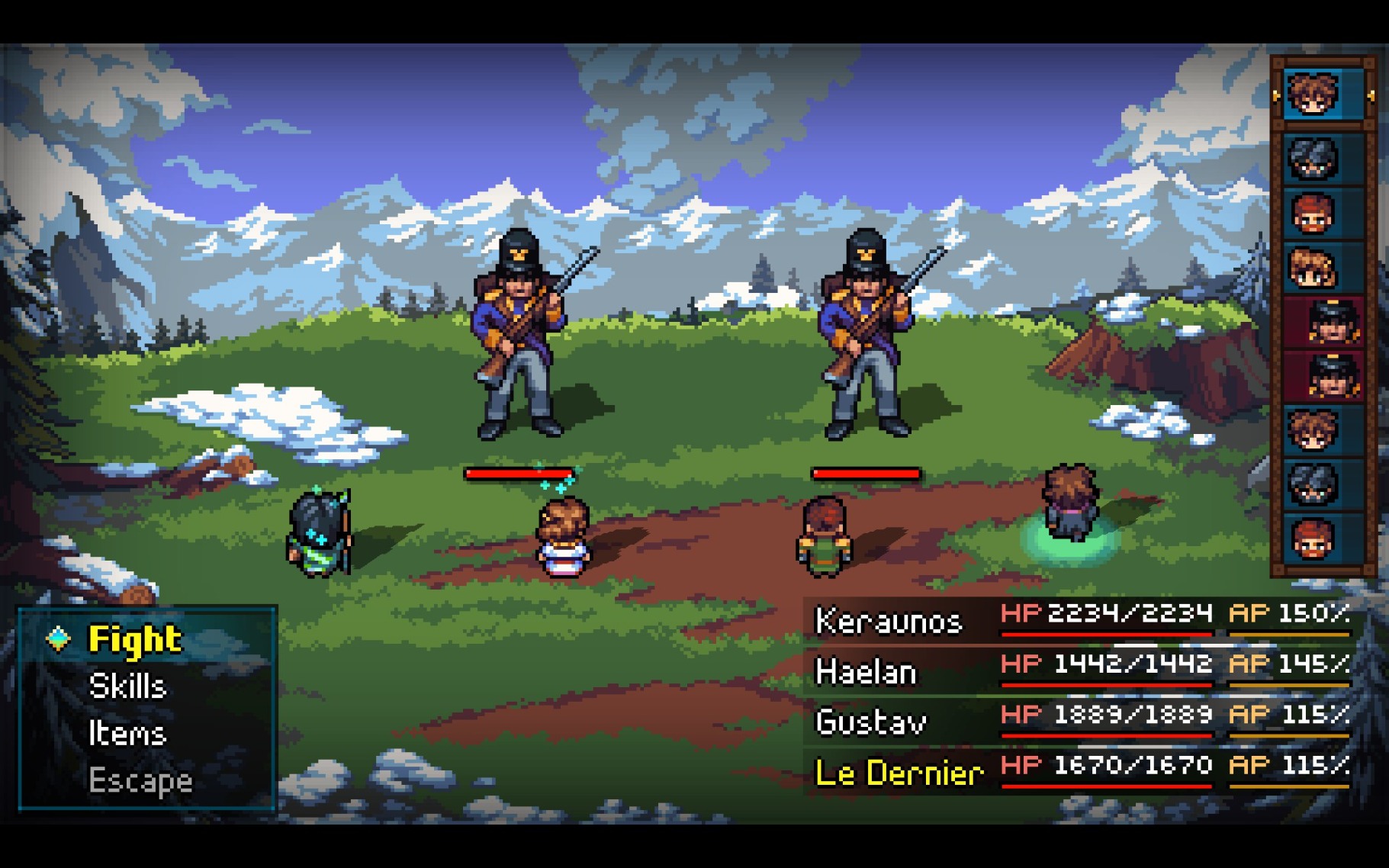The width and height of the screenshot is (1389, 868).
Task: Choose the Escape option
Action: click(x=140, y=780)
